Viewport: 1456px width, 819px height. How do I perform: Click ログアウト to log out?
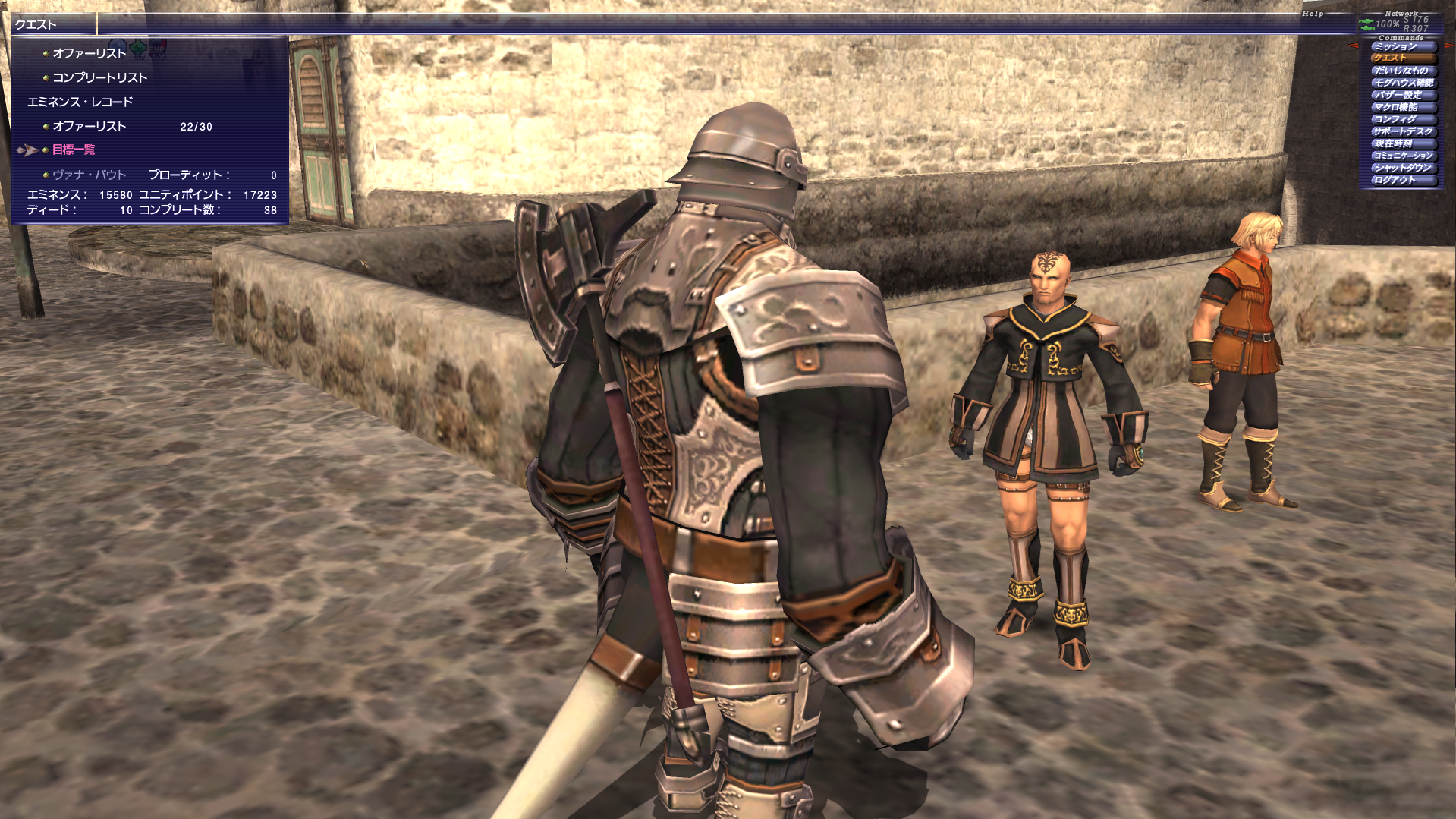click(1402, 180)
